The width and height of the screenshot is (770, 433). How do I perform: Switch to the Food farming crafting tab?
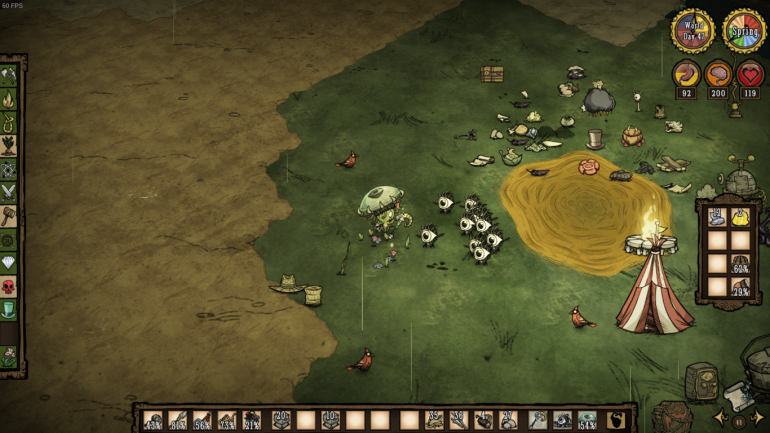pyautogui.click(x=9, y=146)
